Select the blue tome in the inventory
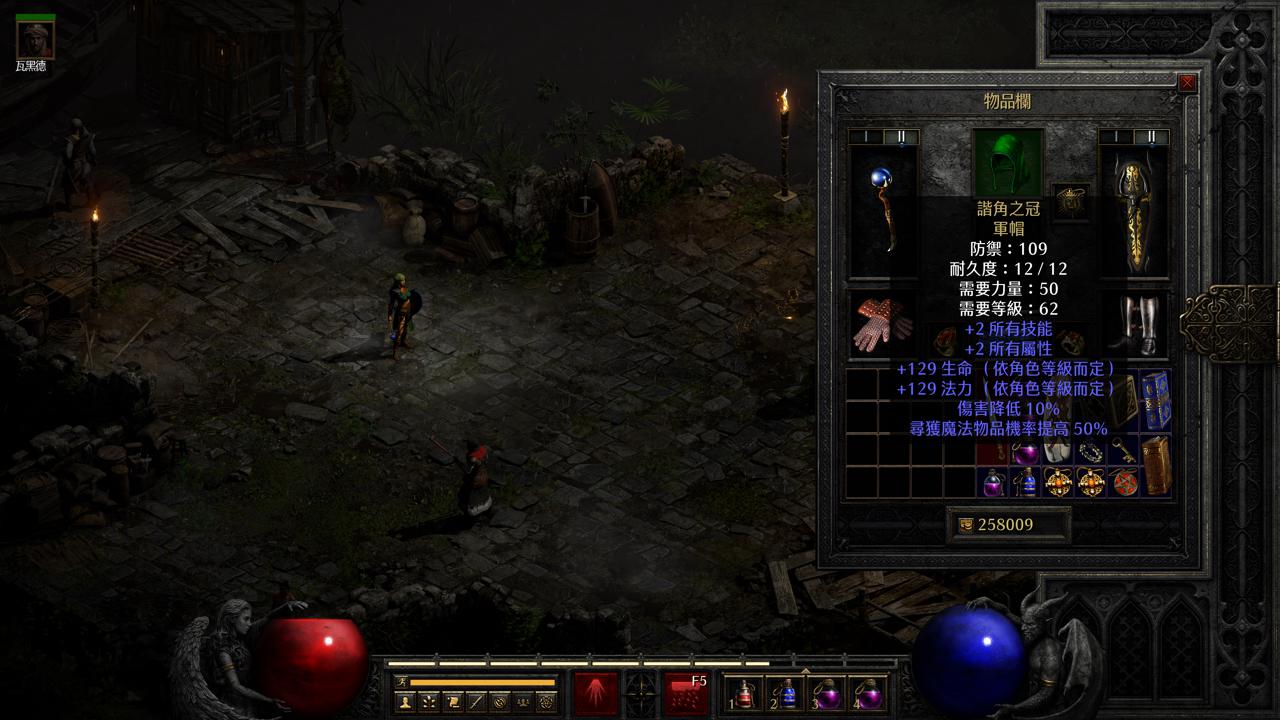The image size is (1280, 720). (x=1156, y=399)
